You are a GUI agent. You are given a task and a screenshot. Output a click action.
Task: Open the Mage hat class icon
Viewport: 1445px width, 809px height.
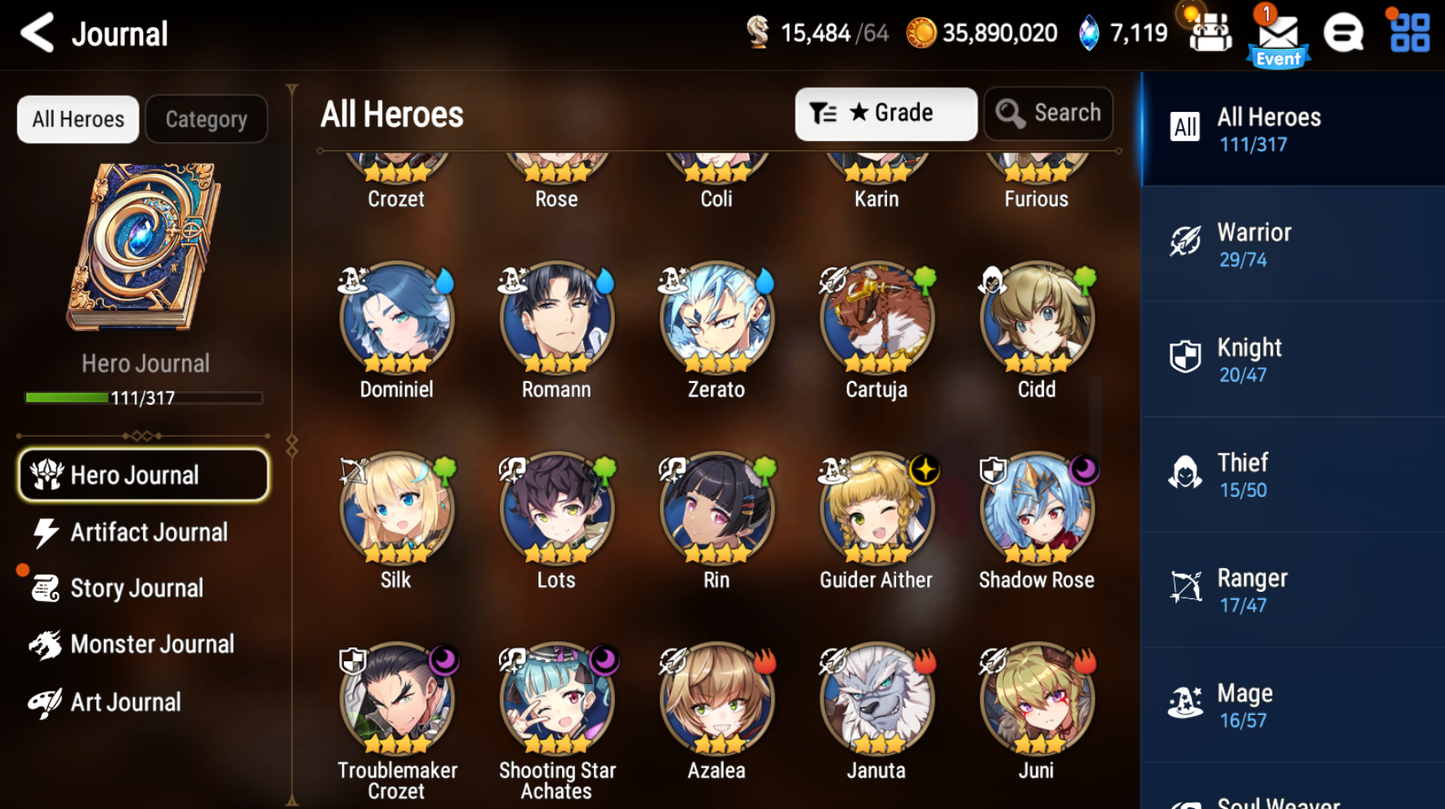(x=1186, y=703)
